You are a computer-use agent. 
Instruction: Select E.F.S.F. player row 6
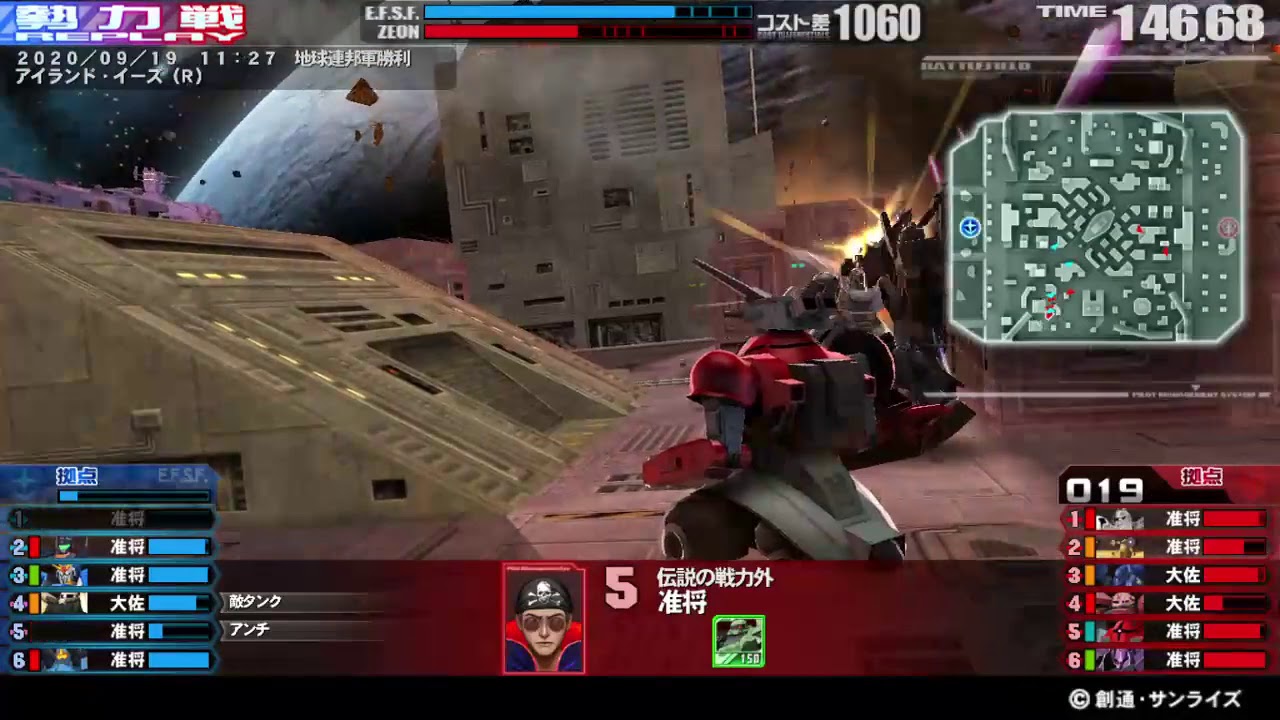pos(112,660)
